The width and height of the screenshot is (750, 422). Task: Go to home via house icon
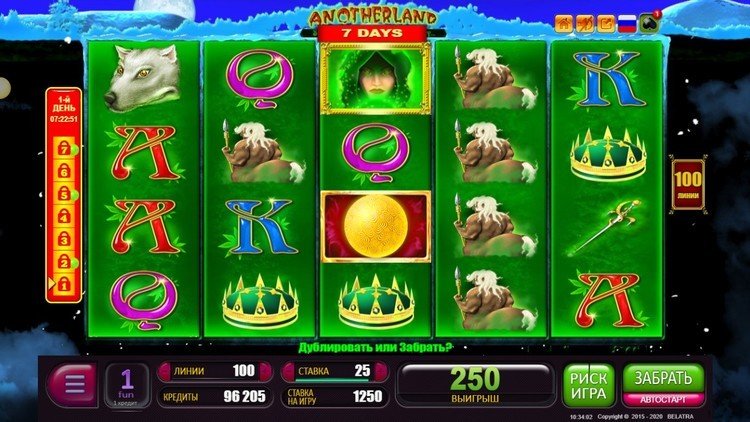pos(564,24)
